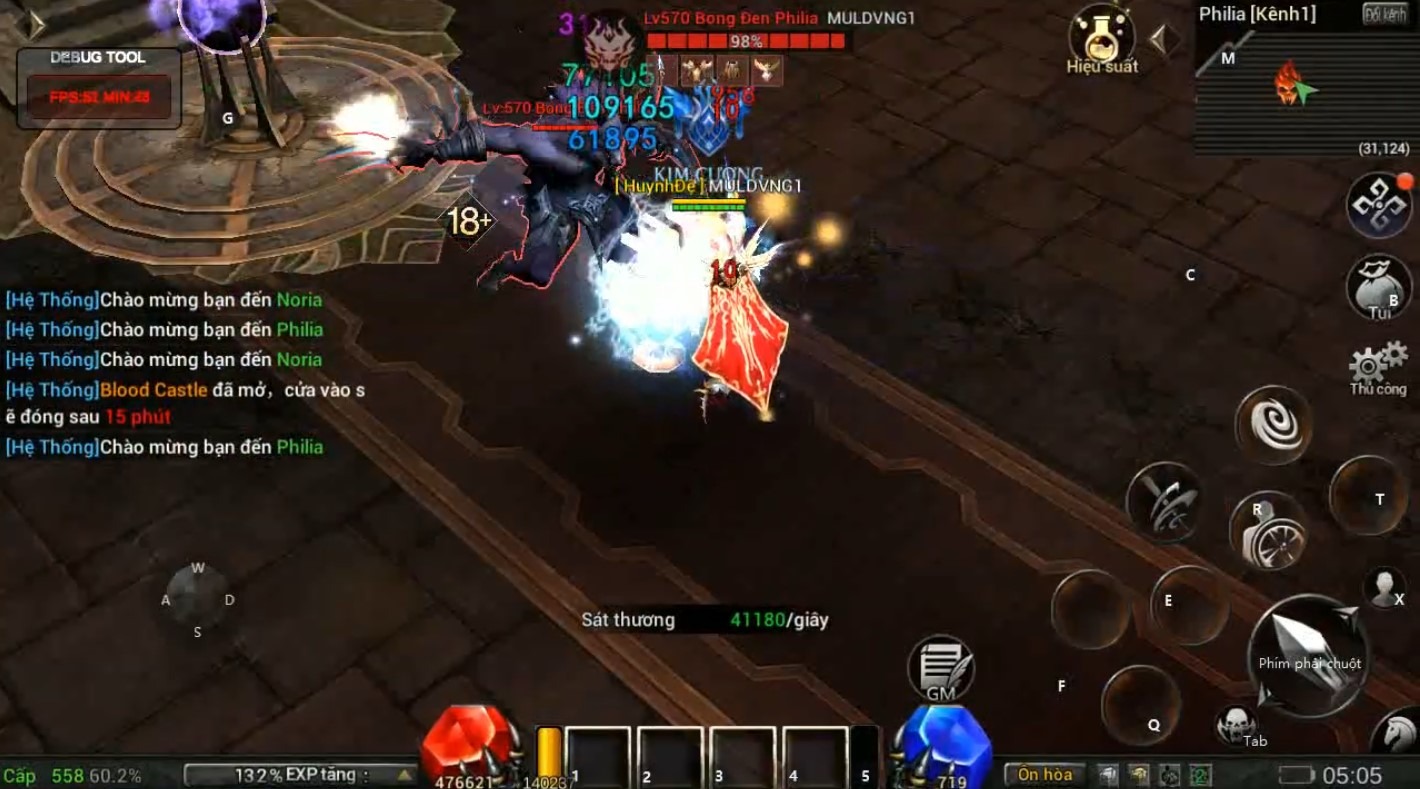Open the knot emblem menu with red dot

(1378, 205)
